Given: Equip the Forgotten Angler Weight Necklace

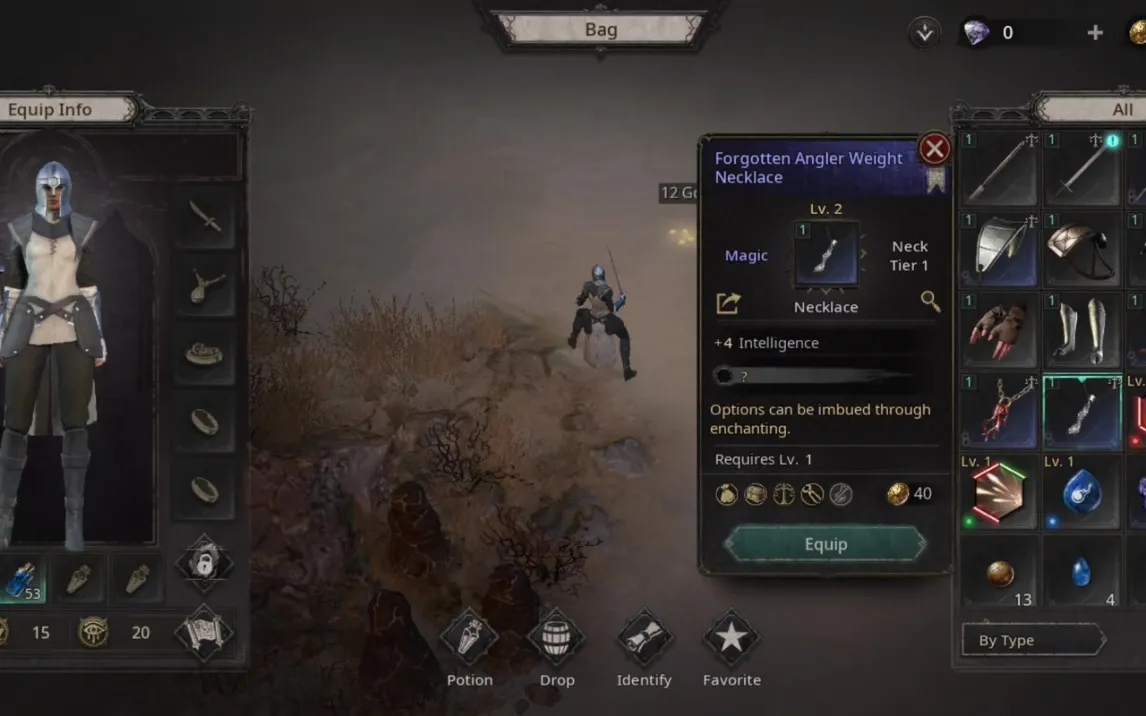Looking at the screenshot, I should 825,544.
